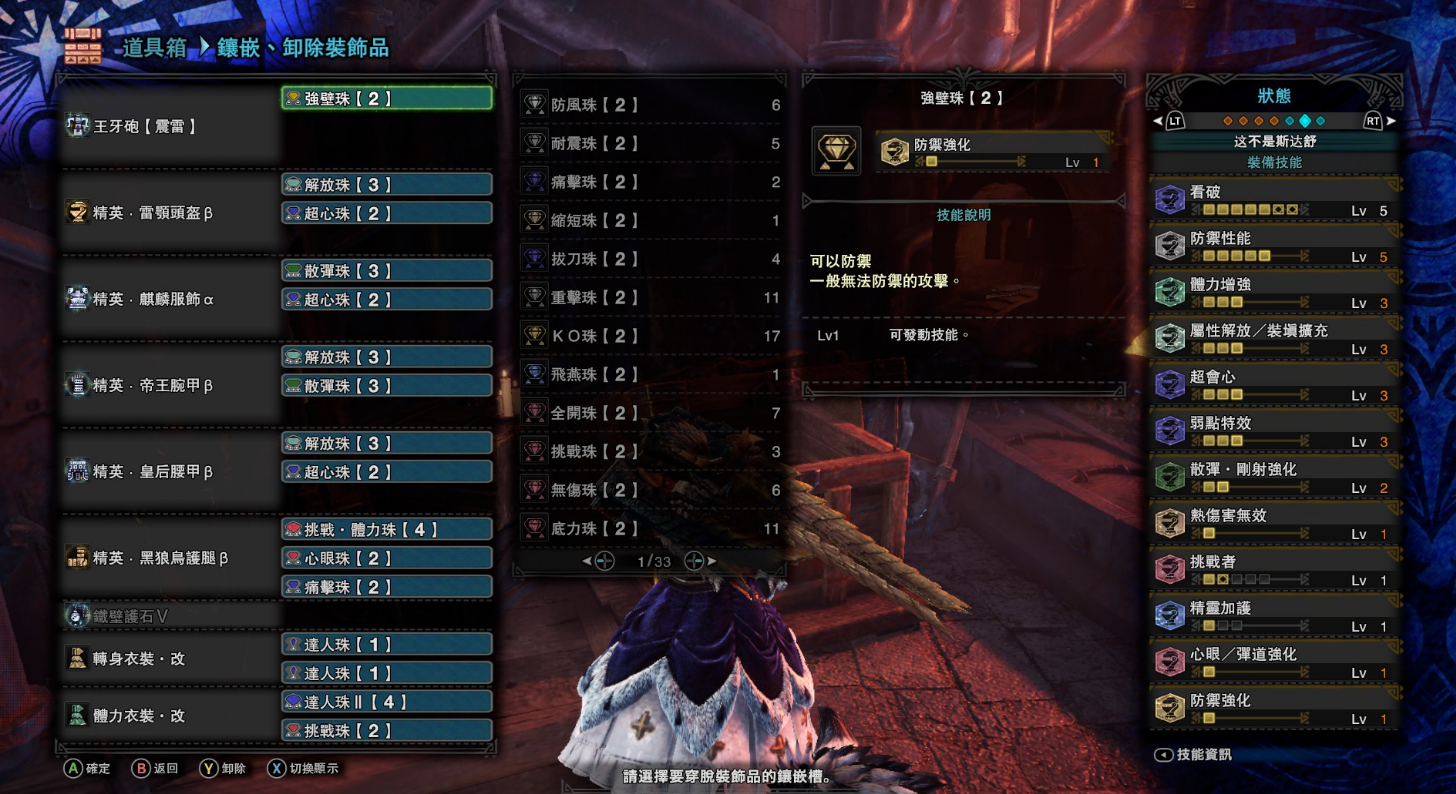Viewport: 1456px width, 794px height.
Task: Select the 弱點特效 skill row
Action: pyautogui.click(x=1275, y=431)
